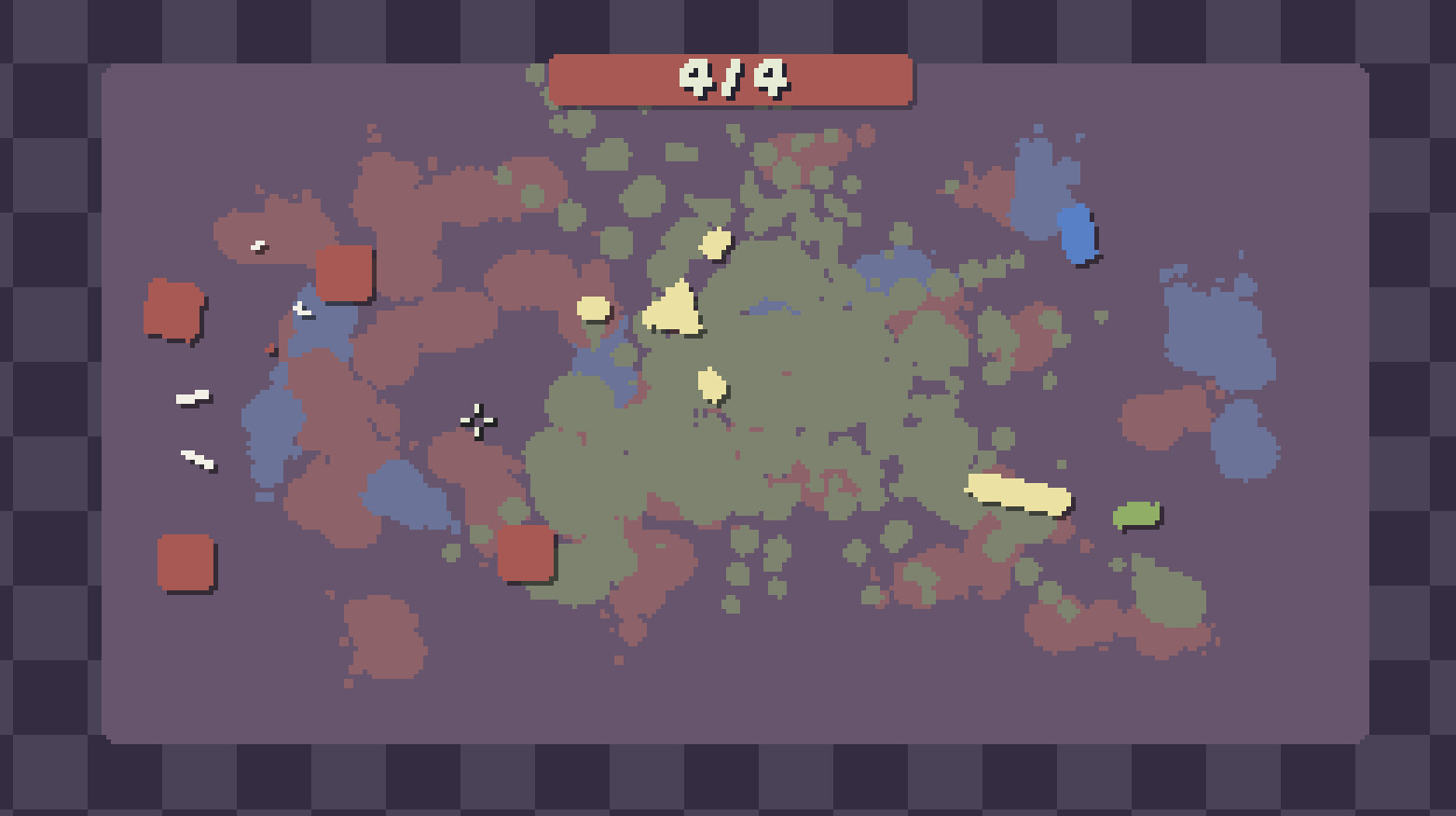The image size is (1456, 816).
Task: Click the tiny yellow blob below the triangle
Action: click(711, 384)
